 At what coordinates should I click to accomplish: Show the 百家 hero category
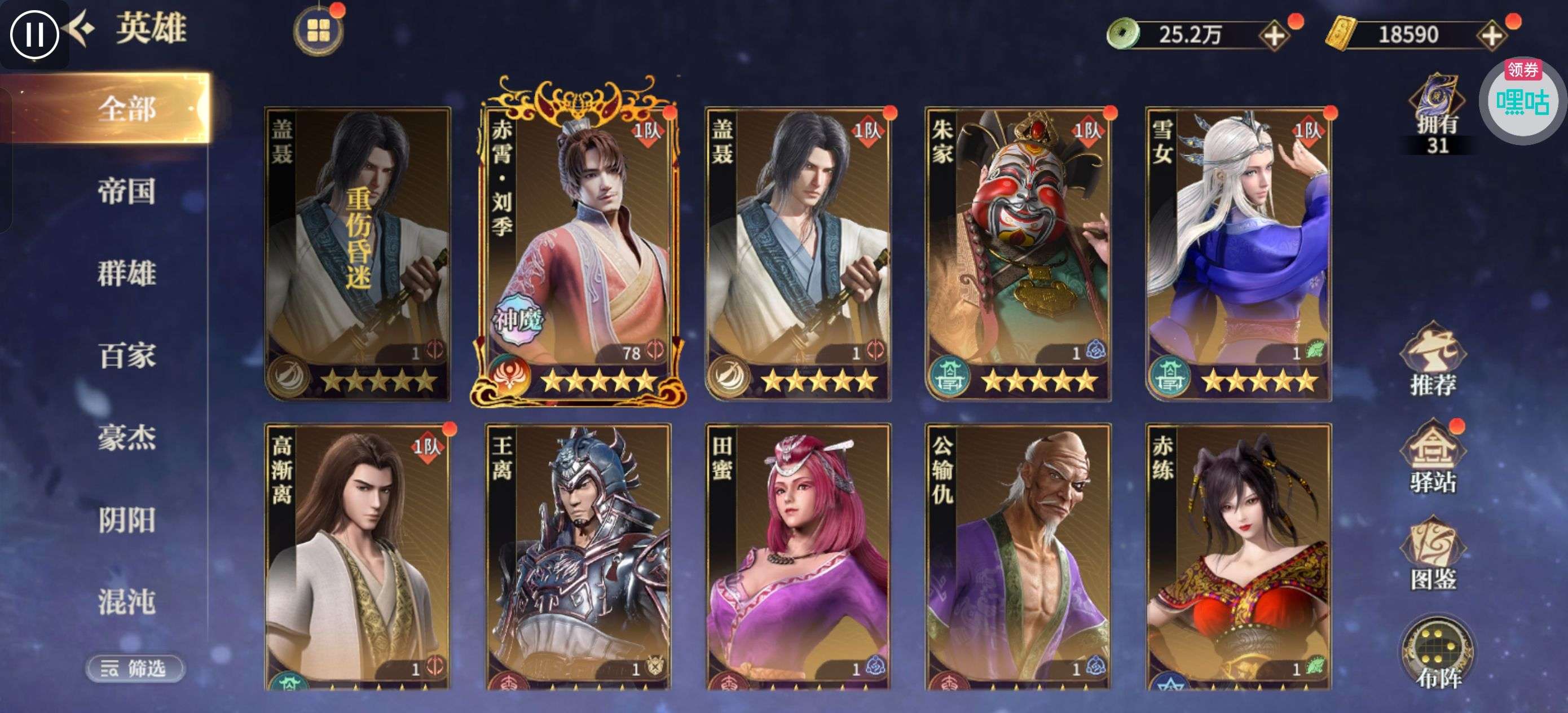[x=126, y=355]
